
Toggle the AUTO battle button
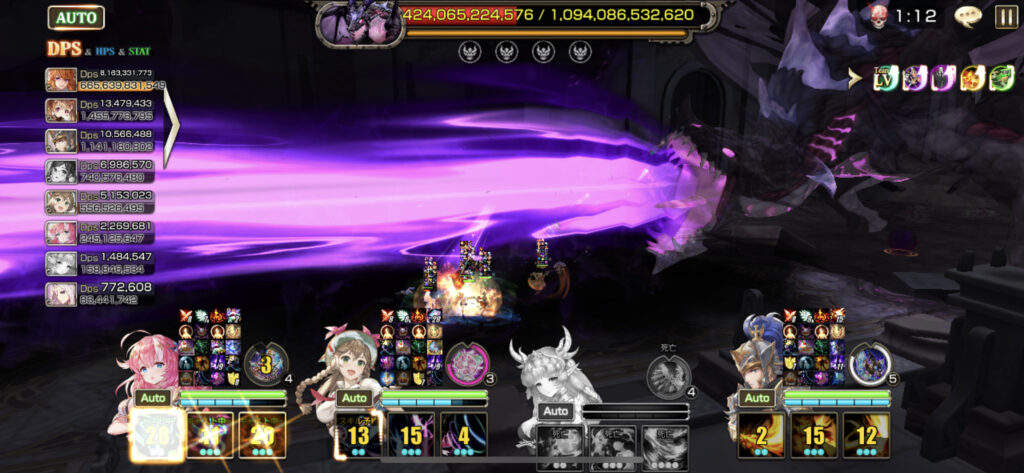point(75,17)
